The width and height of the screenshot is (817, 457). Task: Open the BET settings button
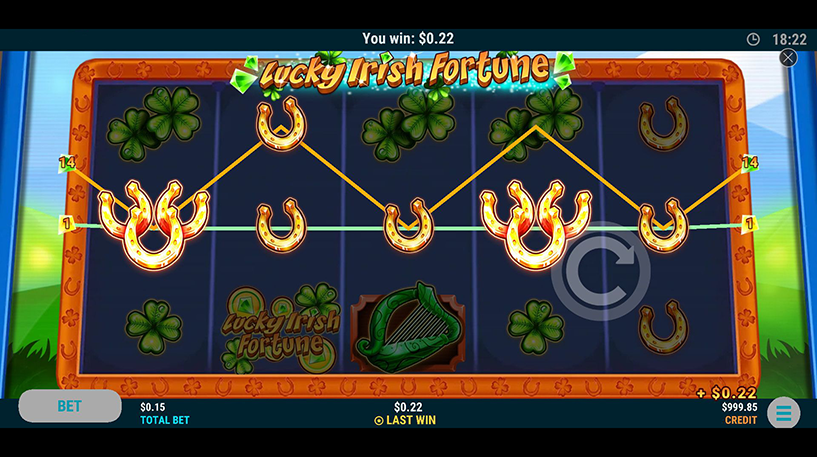tap(69, 406)
